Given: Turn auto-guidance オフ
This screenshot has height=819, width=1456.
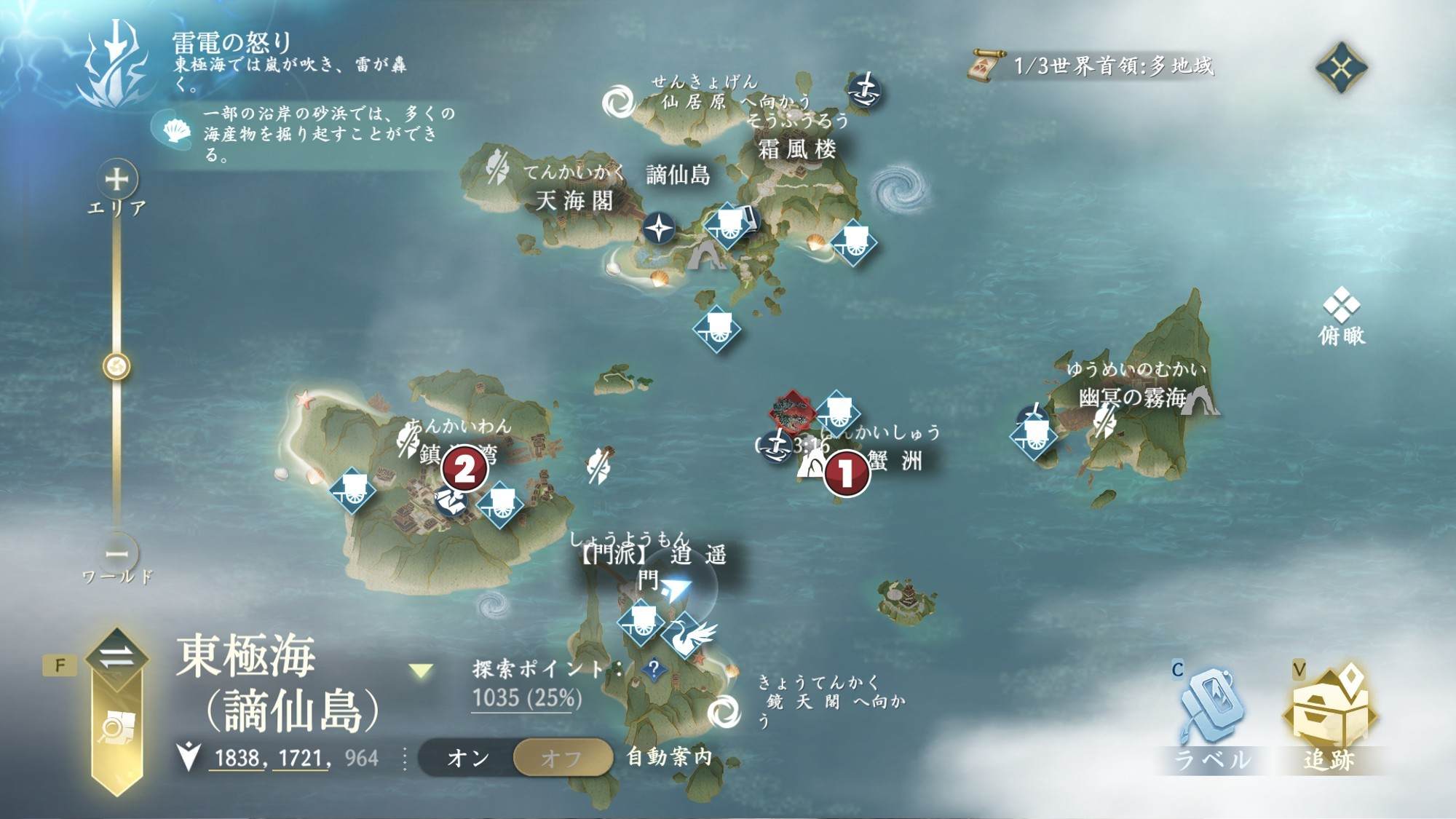Looking at the screenshot, I should pos(562,758).
